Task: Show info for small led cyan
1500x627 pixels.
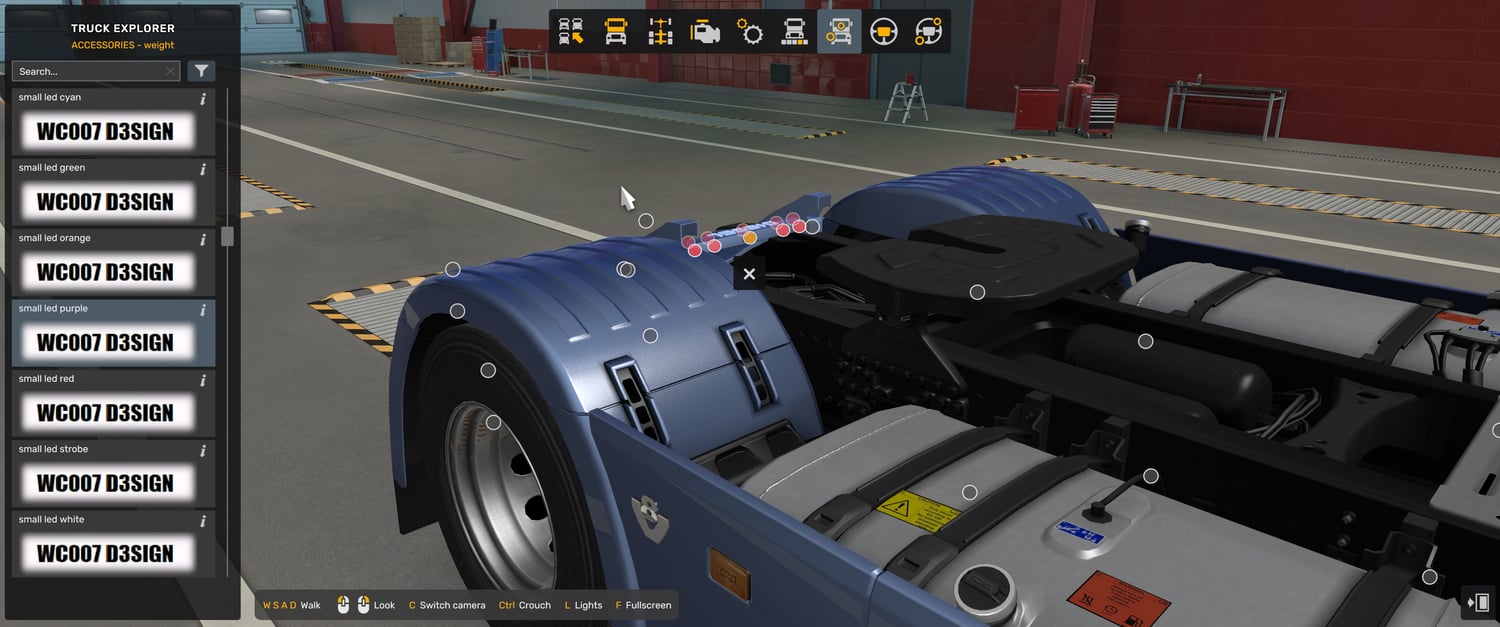Action: 203,99
